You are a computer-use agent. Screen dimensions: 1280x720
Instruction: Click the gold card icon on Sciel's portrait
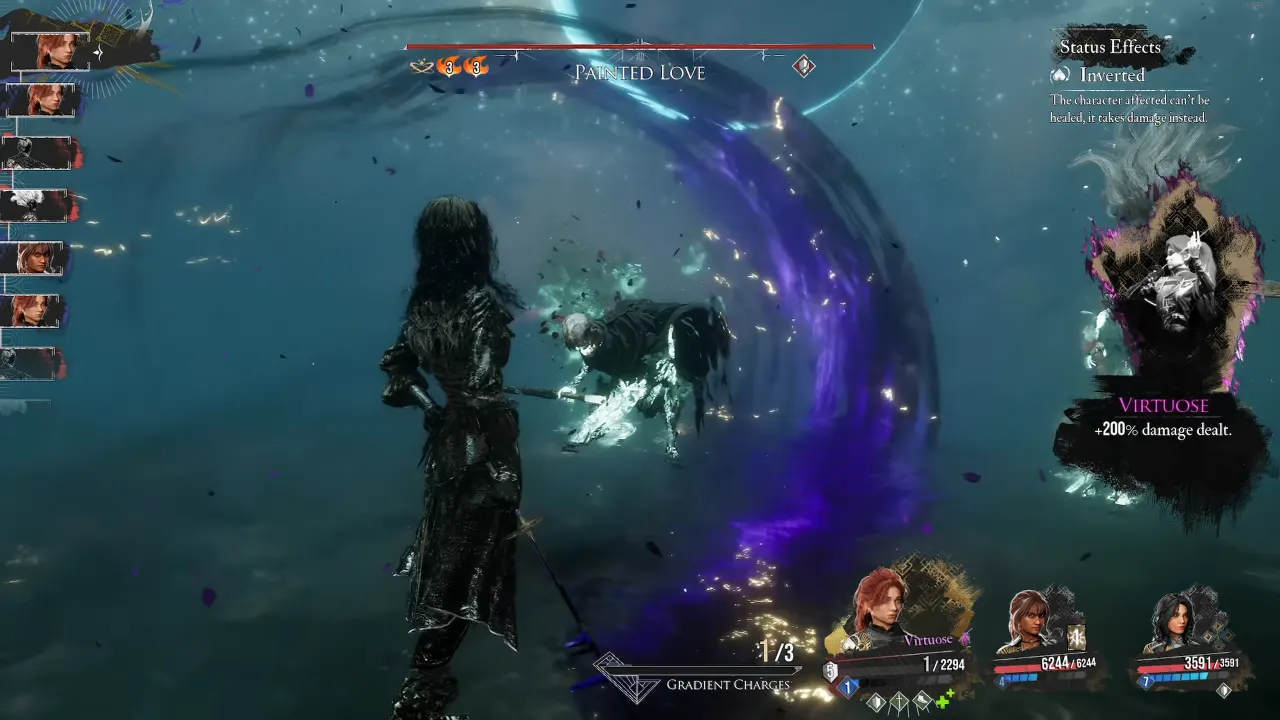pyautogui.click(x=1075, y=637)
